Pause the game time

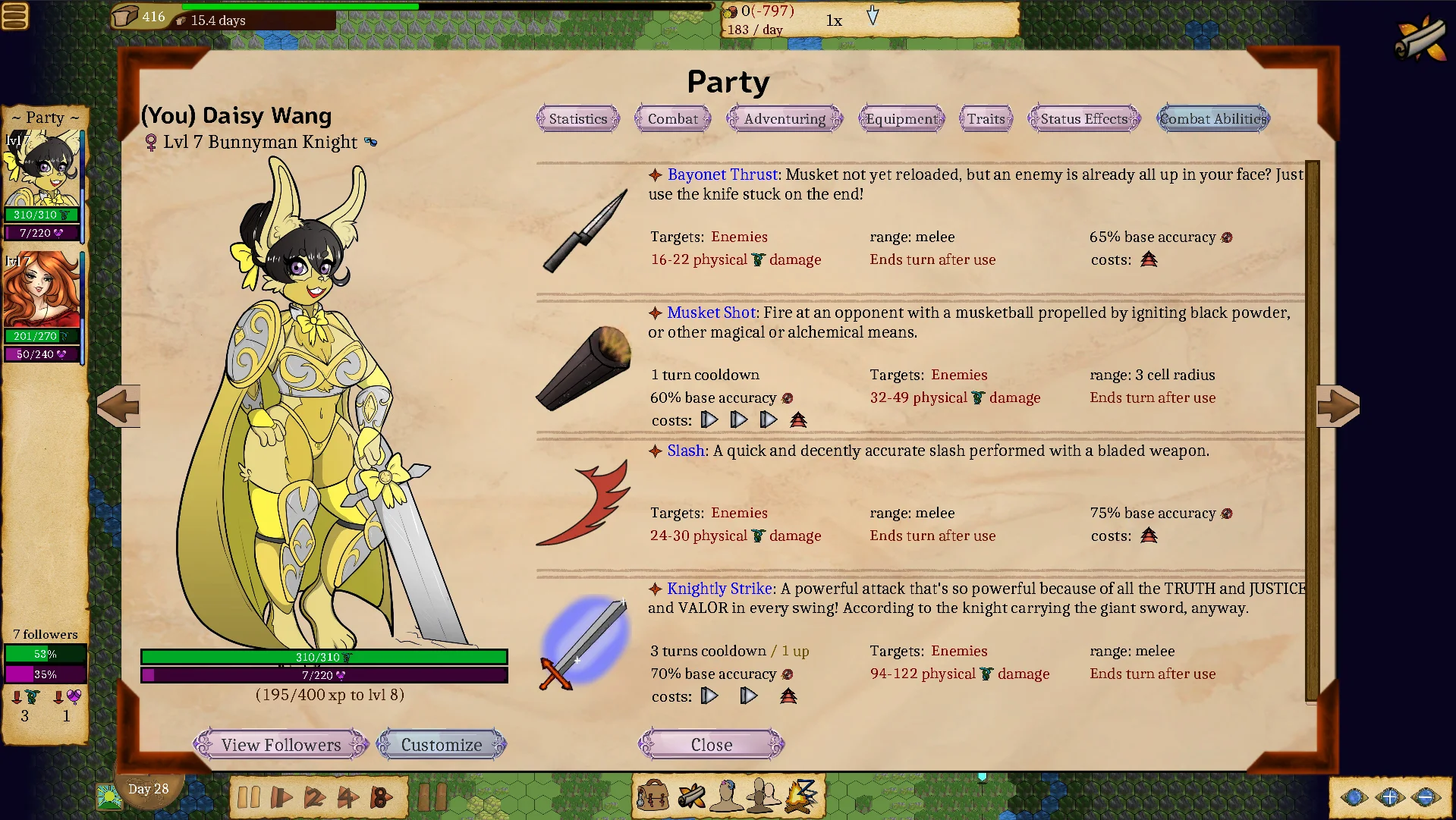pyautogui.click(x=248, y=797)
